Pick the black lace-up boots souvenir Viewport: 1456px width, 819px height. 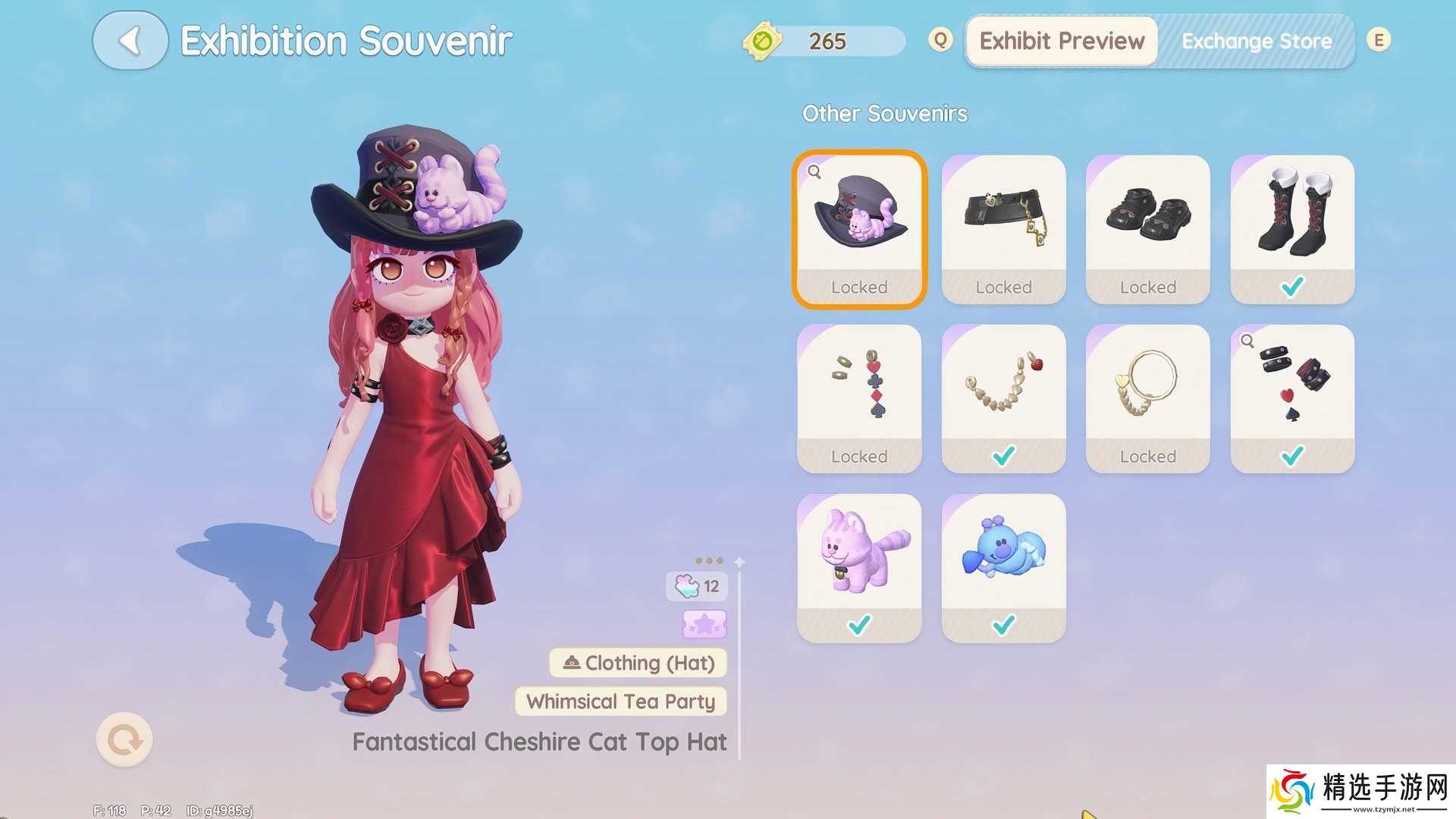pos(1291,229)
